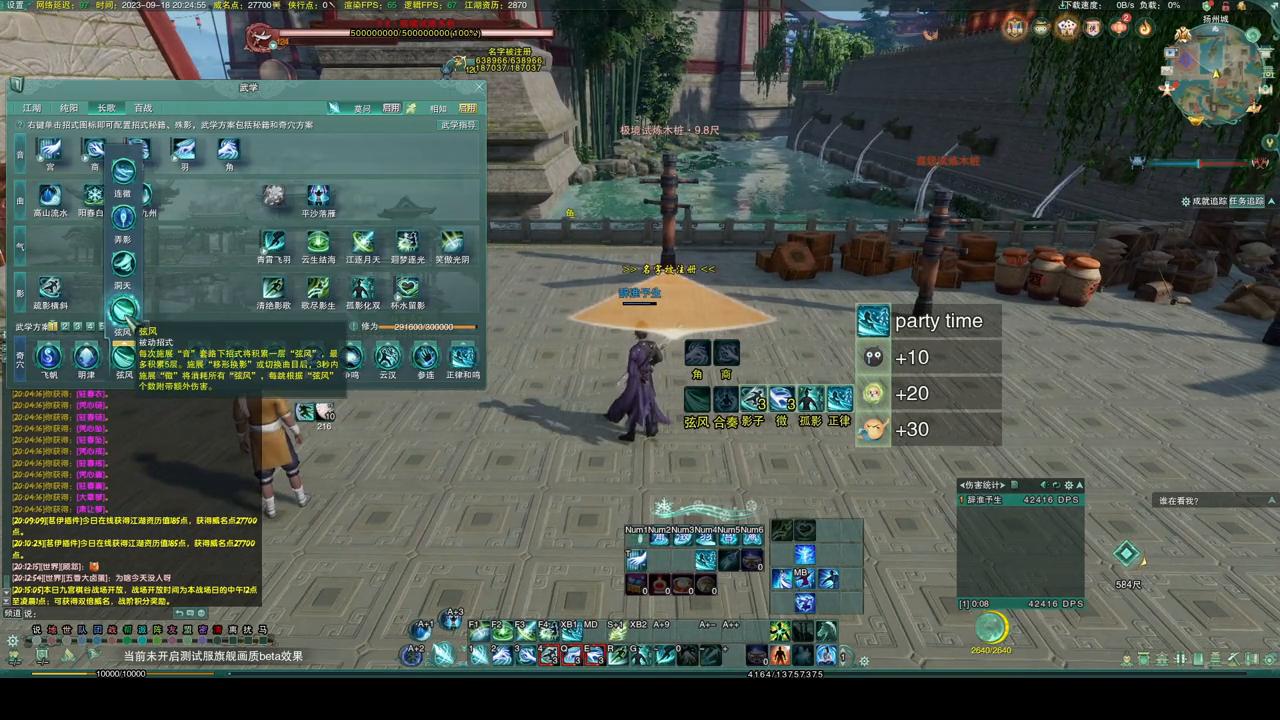Switch to the 纯阳 tab
Image resolution: width=1280 pixels, height=720 pixels.
(x=69, y=108)
